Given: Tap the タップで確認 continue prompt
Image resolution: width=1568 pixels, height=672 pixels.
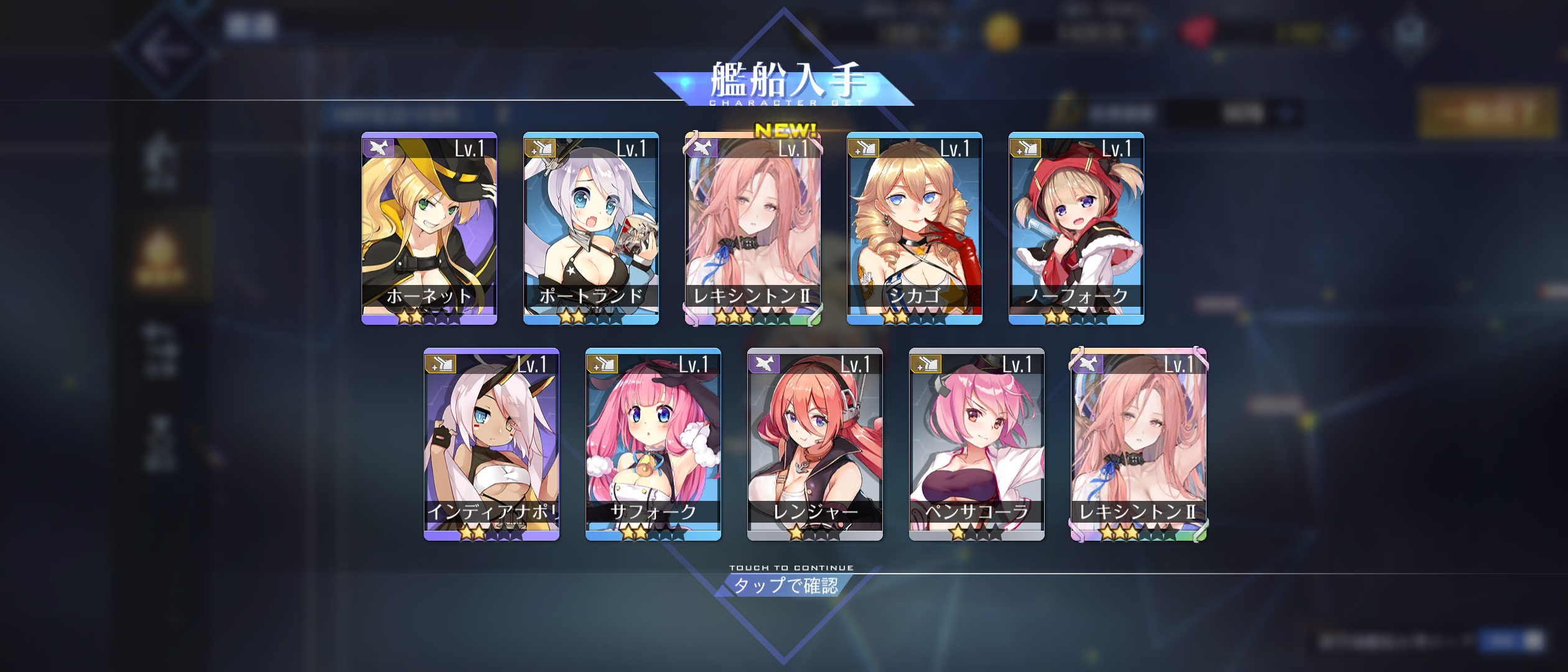Looking at the screenshot, I should coord(785,586).
